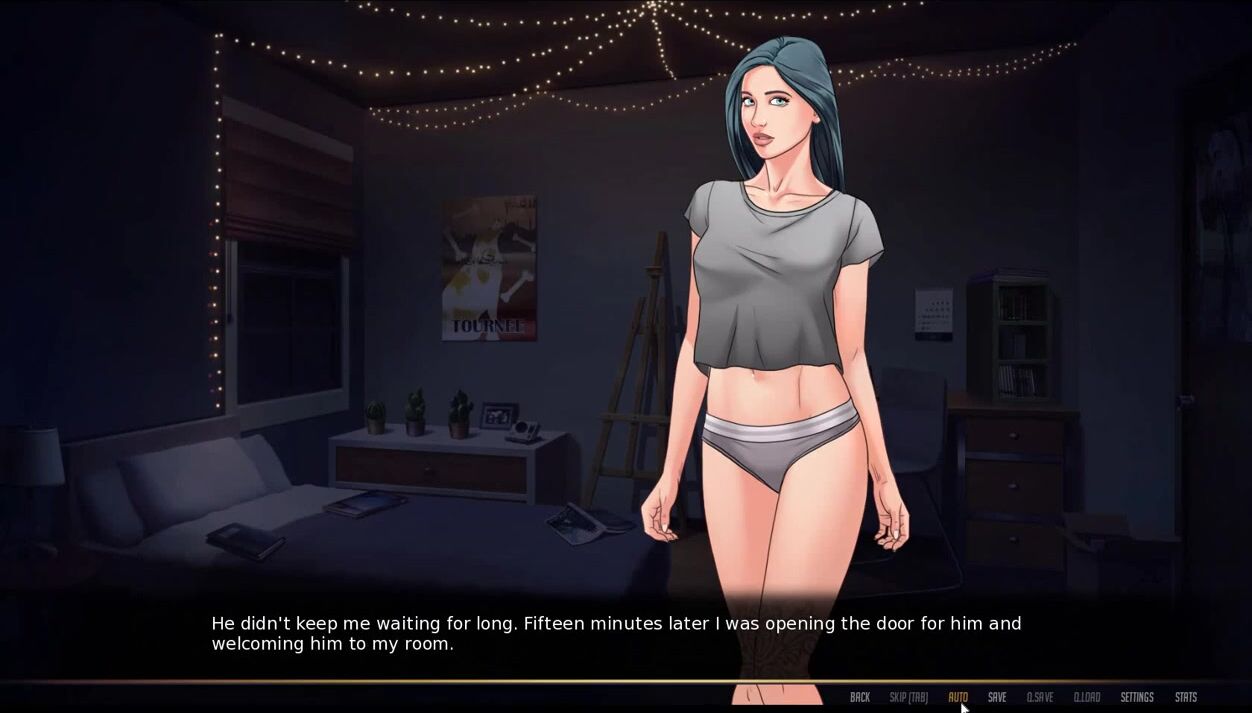Go back with the Back button
The image size is (1252, 713).
click(859, 697)
